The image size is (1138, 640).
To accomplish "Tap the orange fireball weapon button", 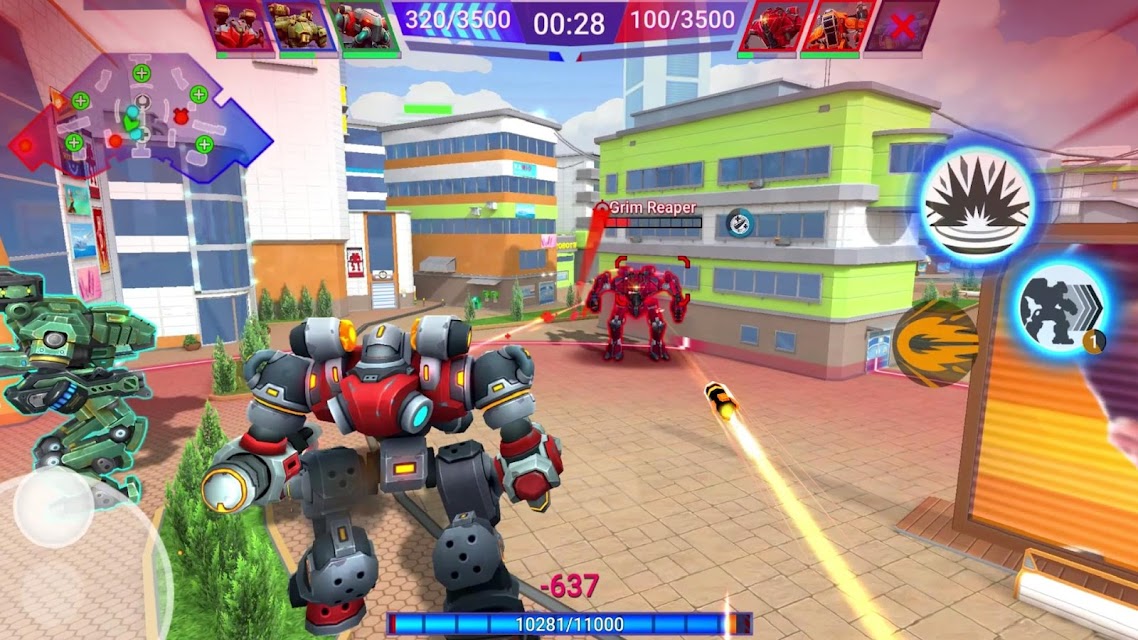I will click(936, 343).
